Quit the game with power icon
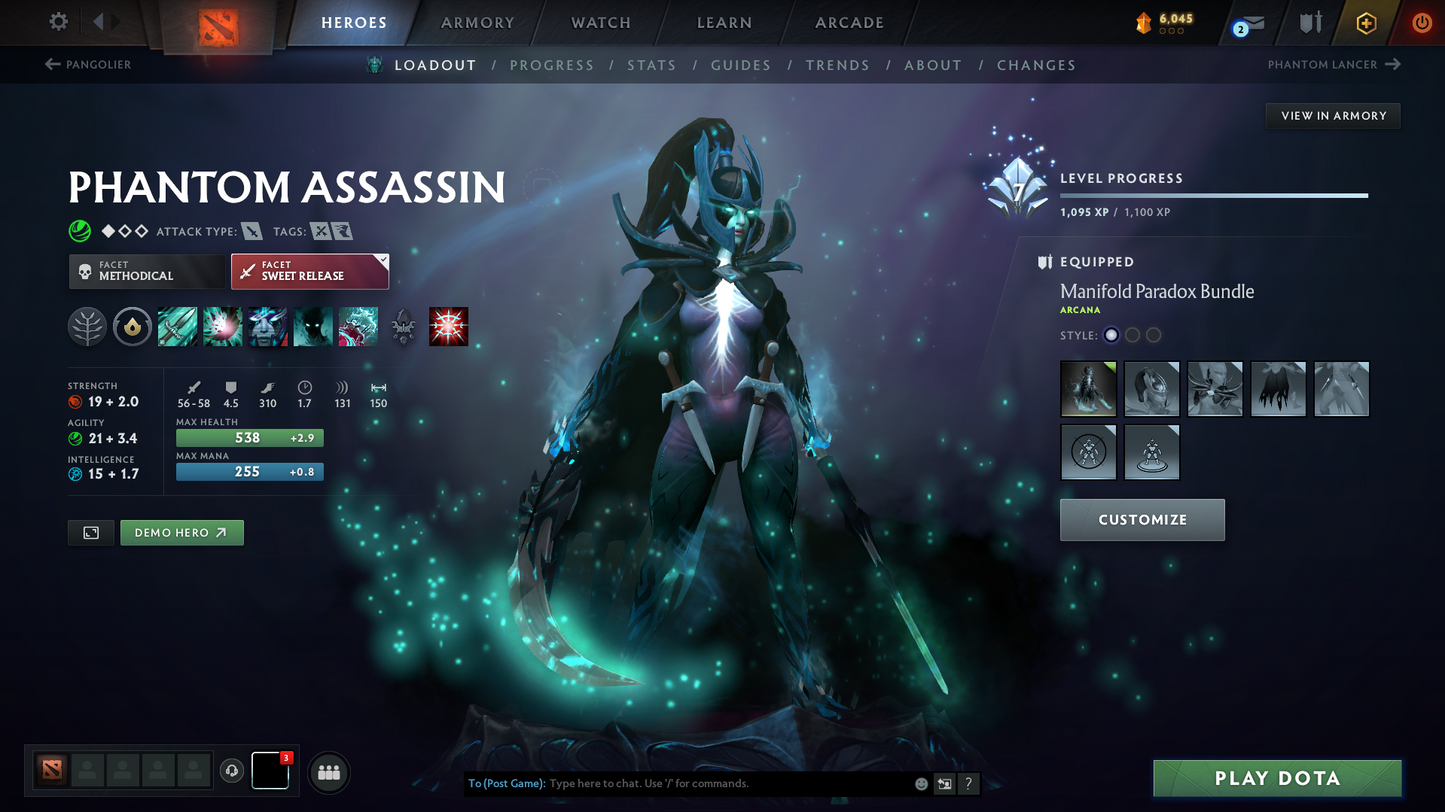Image resolution: width=1445 pixels, height=812 pixels. 1421,22
